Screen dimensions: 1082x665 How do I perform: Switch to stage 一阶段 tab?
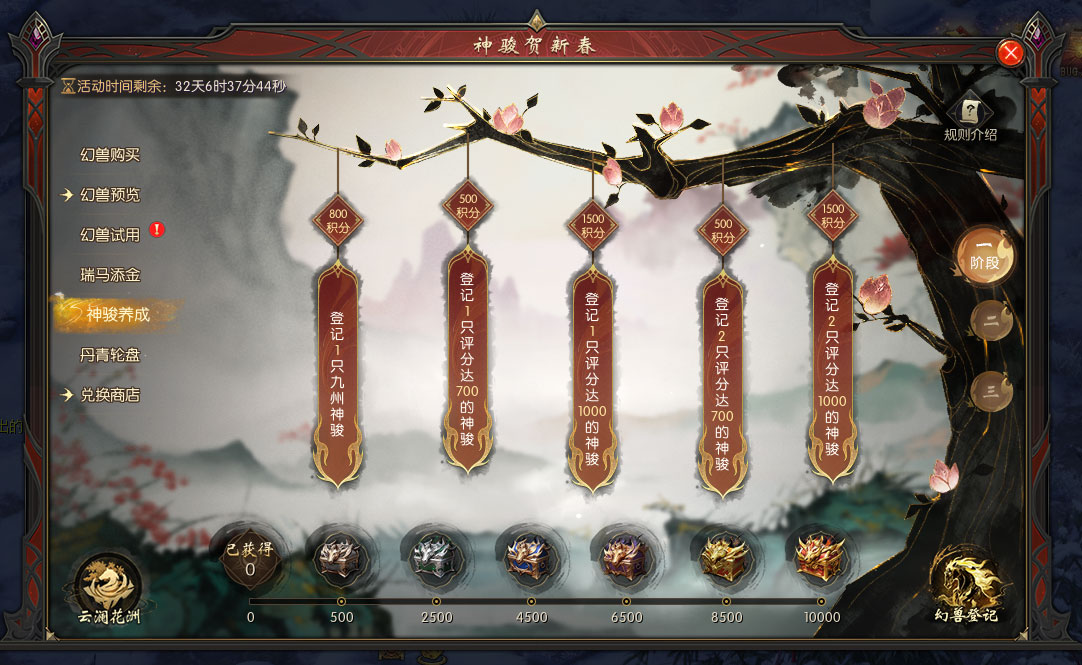pos(984,255)
